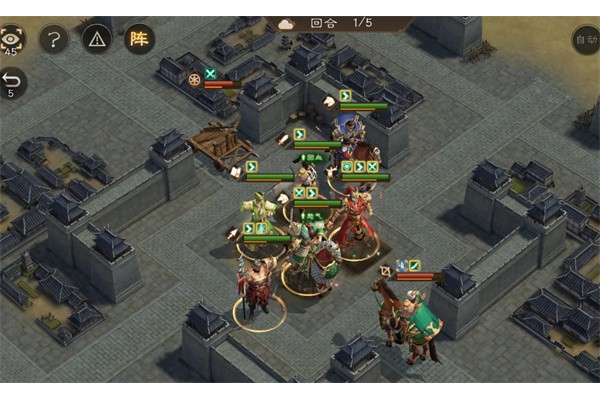Open the 阵 formation button

(139, 39)
